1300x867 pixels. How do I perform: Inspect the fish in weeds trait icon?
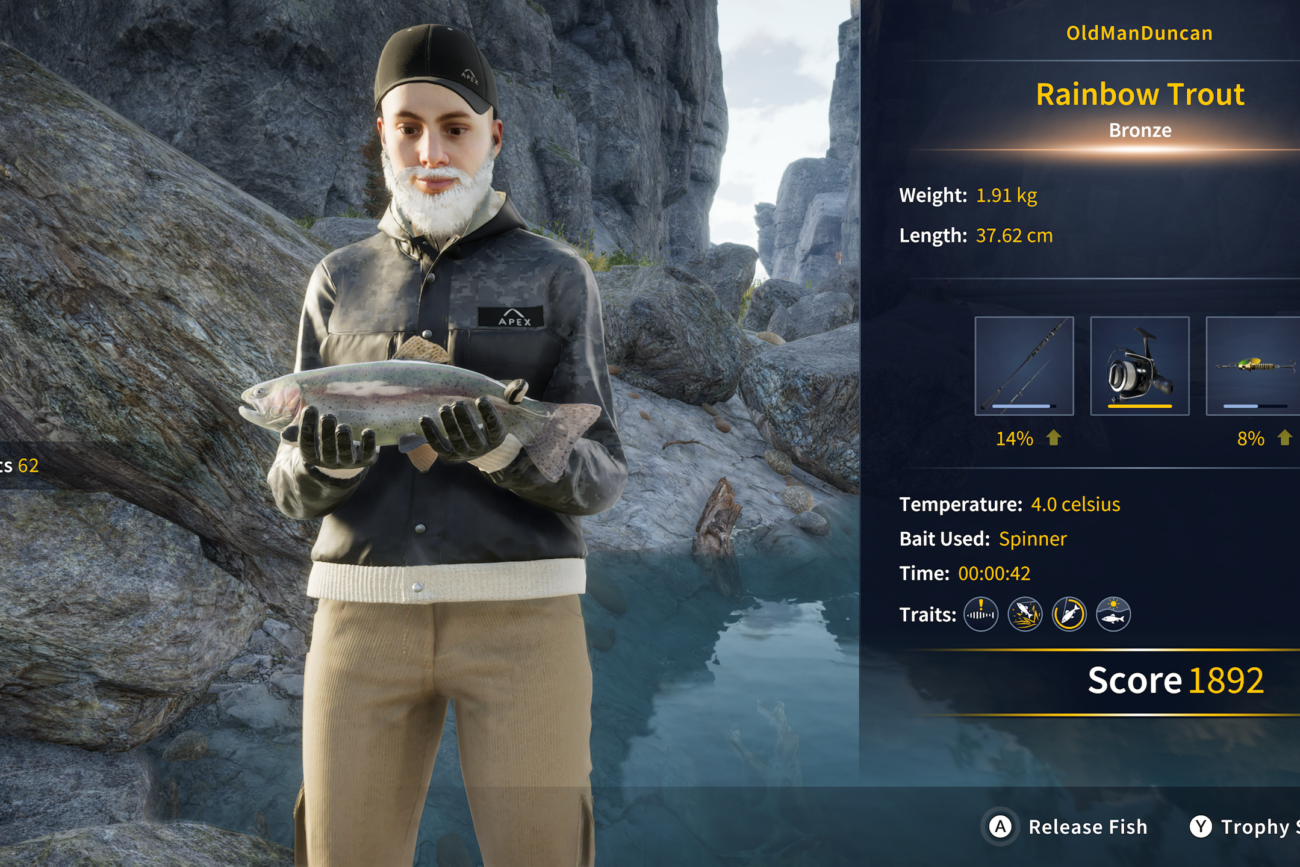pyautogui.click(x=1025, y=614)
